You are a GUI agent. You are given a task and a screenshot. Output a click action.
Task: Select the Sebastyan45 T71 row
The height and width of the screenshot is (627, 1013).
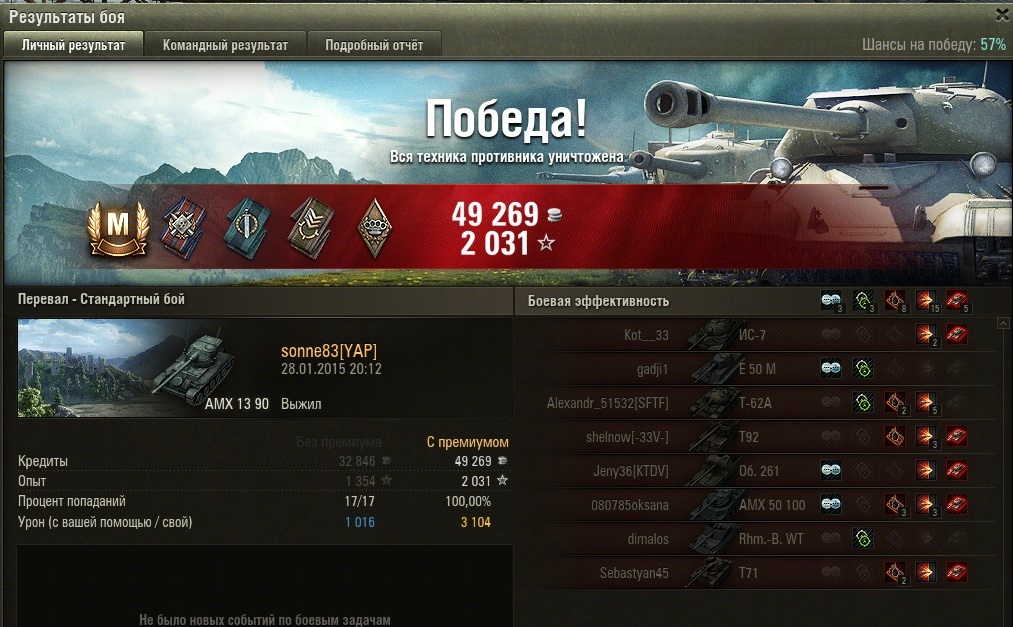click(x=760, y=573)
